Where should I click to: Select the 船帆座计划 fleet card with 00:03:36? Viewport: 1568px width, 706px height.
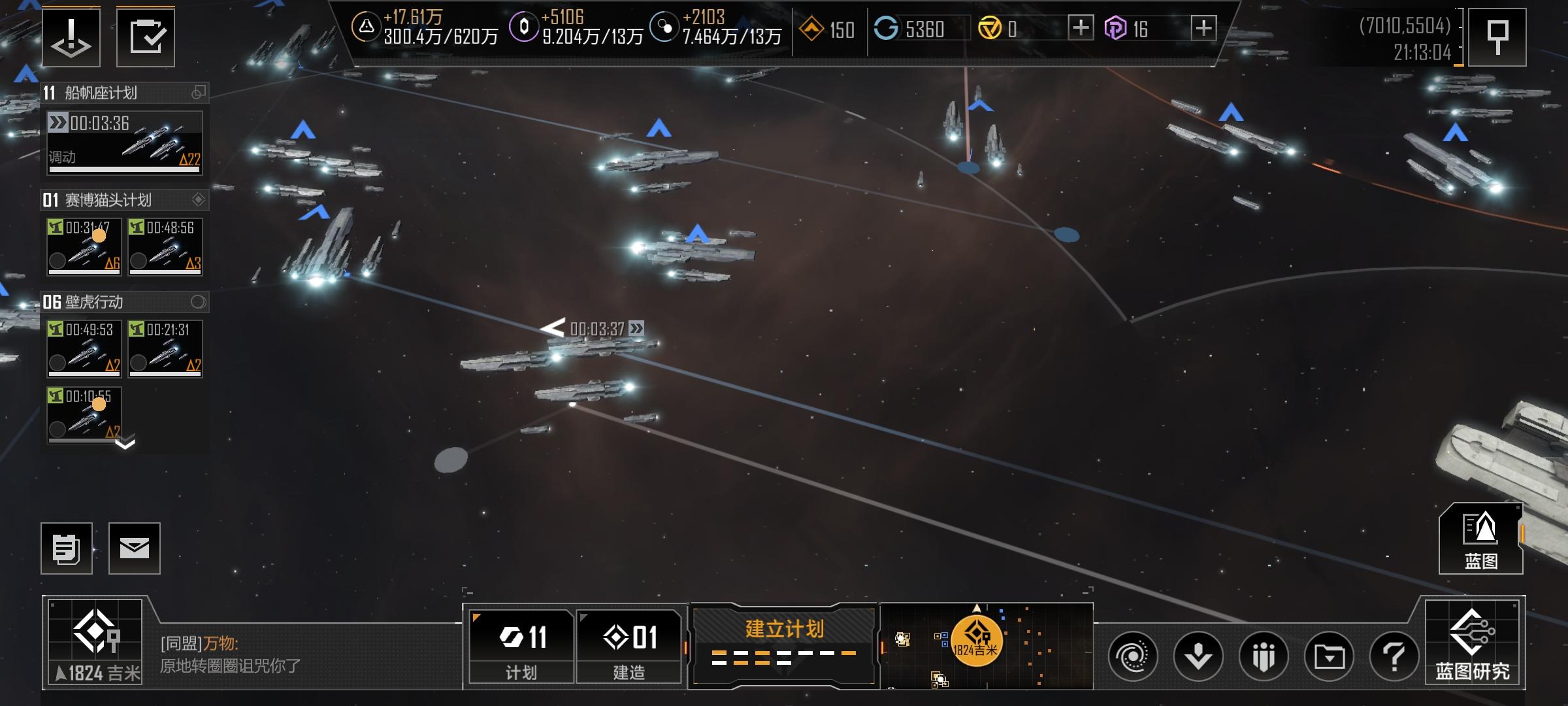click(x=124, y=143)
